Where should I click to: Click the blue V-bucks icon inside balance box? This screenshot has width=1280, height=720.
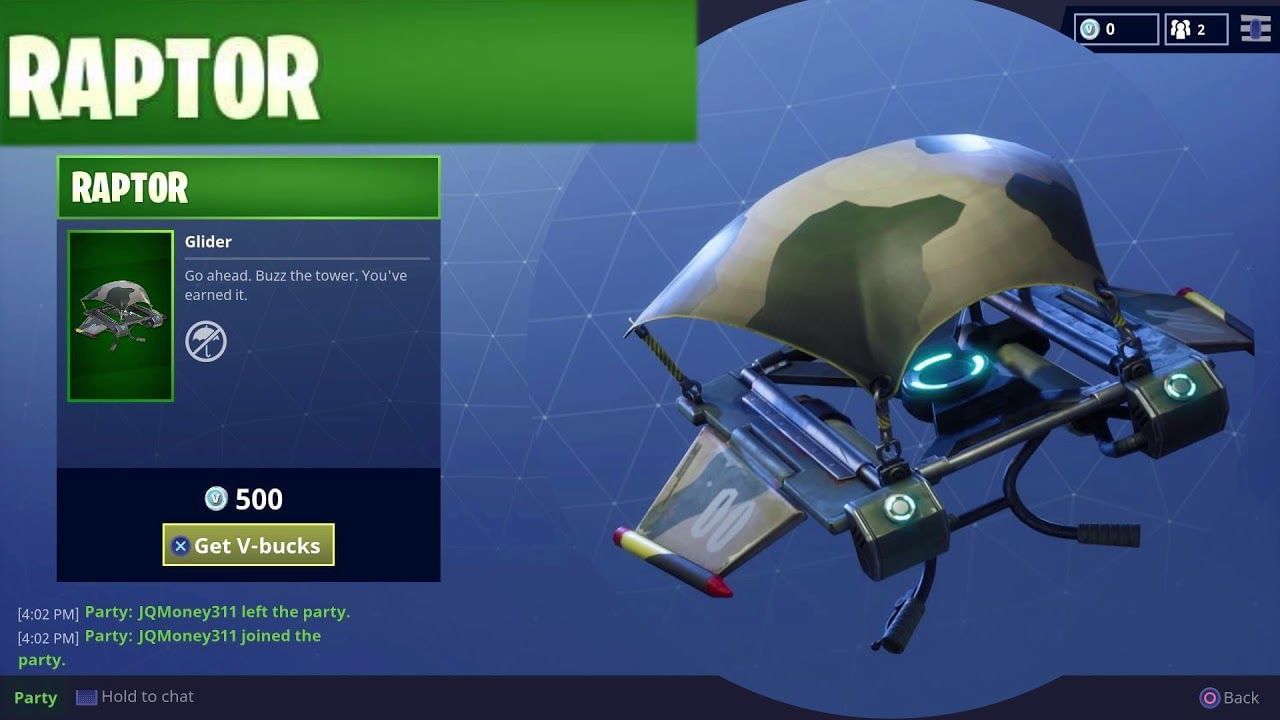1091,29
